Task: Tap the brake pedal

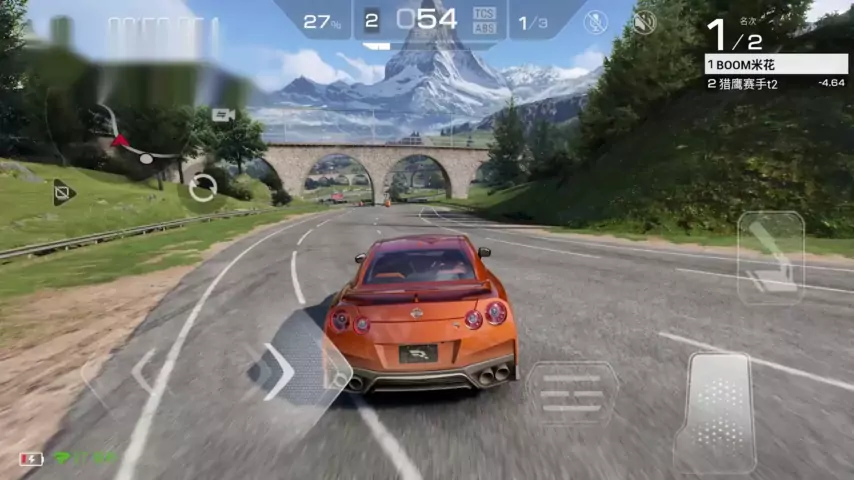Action: point(572,393)
